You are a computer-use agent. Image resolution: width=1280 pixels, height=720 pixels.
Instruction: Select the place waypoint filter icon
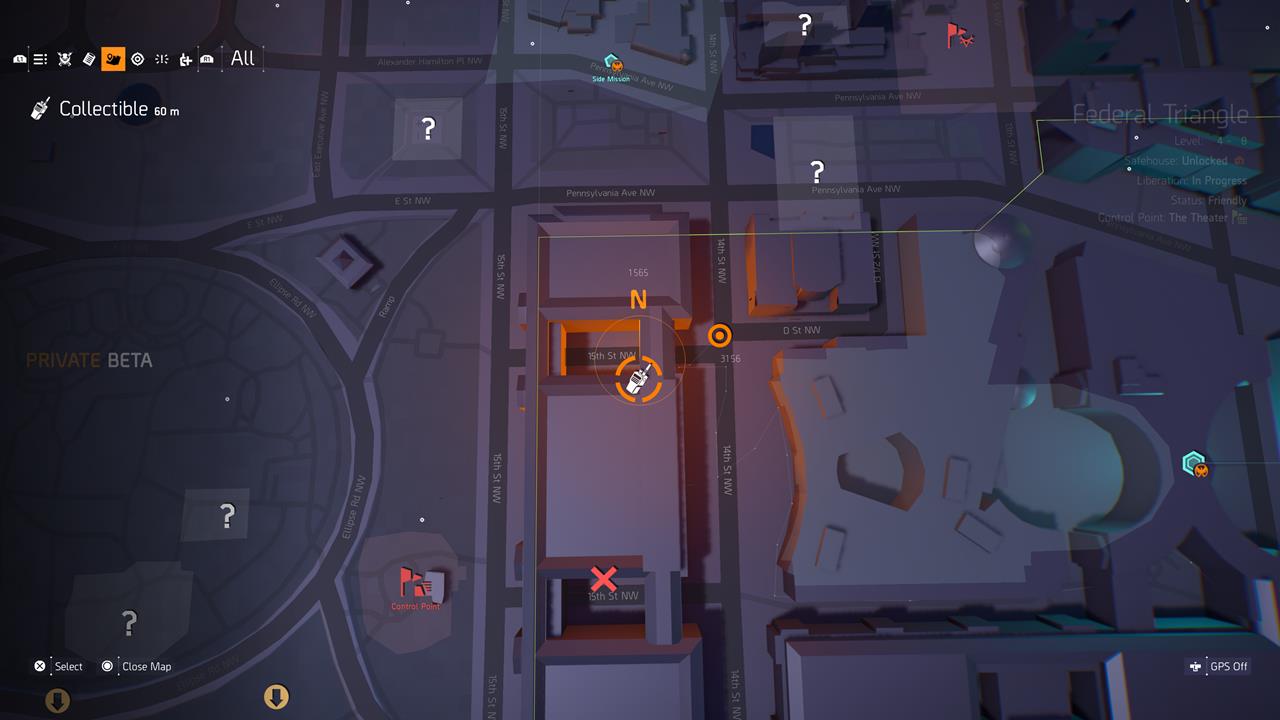click(x=186, y=58)
